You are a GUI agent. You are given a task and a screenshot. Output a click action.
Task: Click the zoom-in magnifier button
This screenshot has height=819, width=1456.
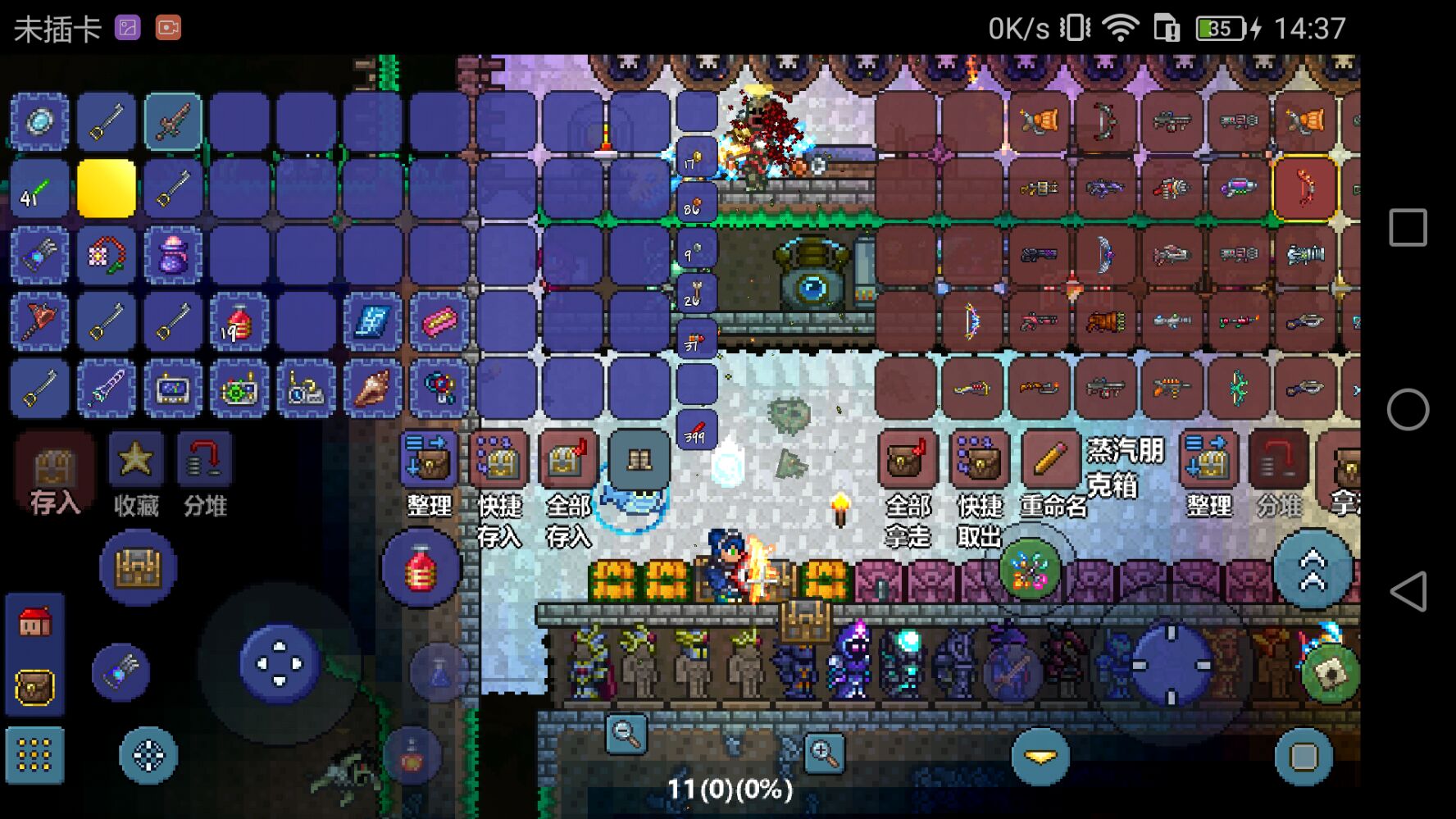(823, 753)
